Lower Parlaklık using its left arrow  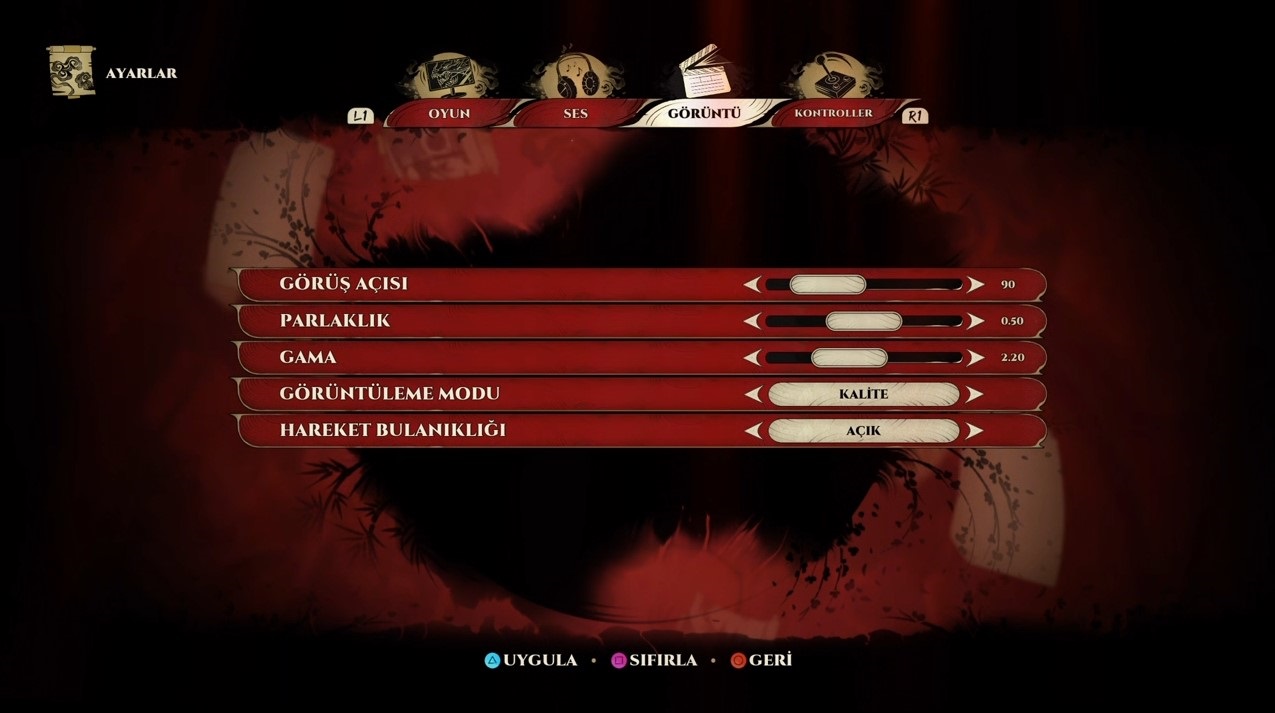[x=752, y=321]
